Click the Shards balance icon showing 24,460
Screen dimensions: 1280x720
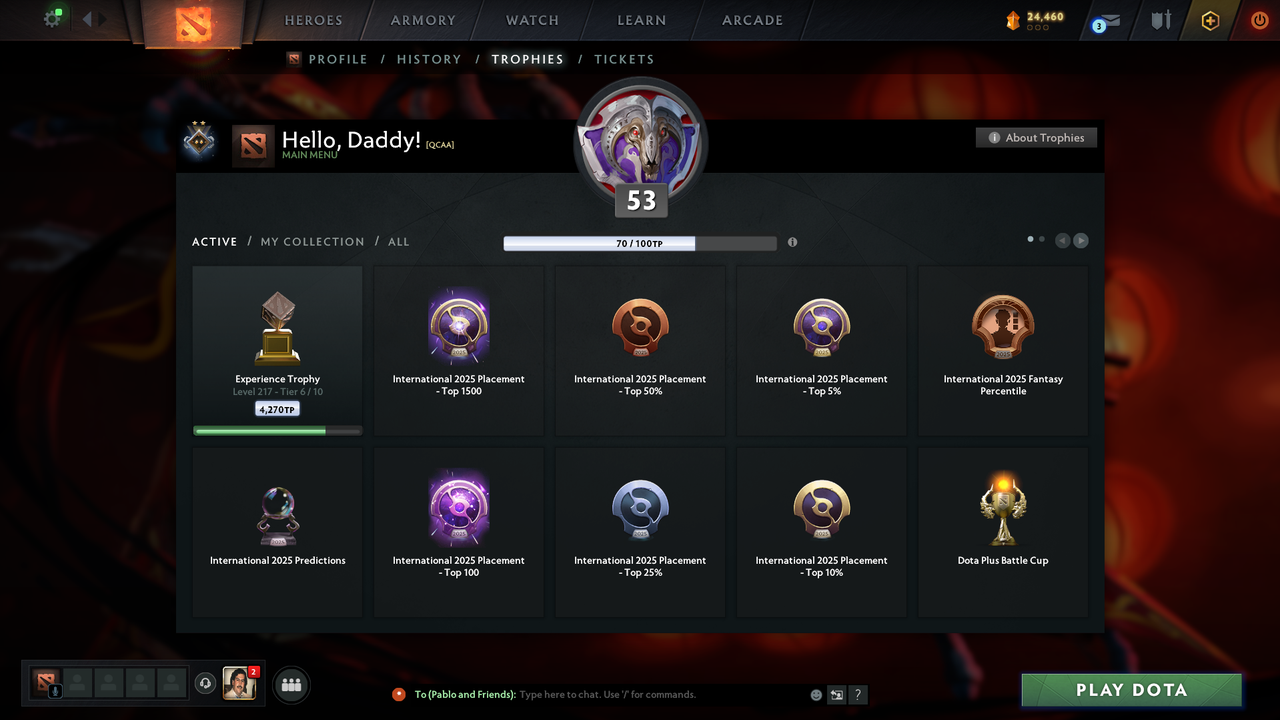(x=1014, y=18)
